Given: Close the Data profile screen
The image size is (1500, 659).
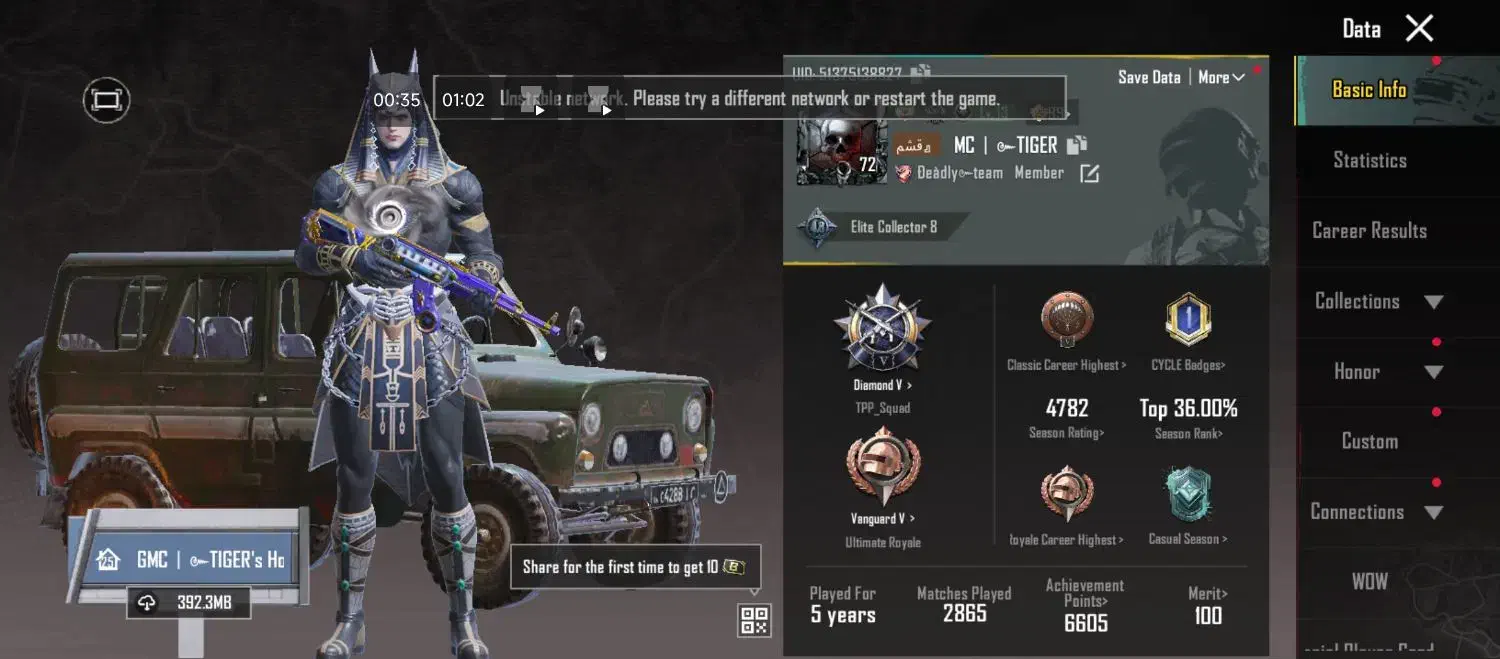Looking at the screenshot, I should 1419,28.
